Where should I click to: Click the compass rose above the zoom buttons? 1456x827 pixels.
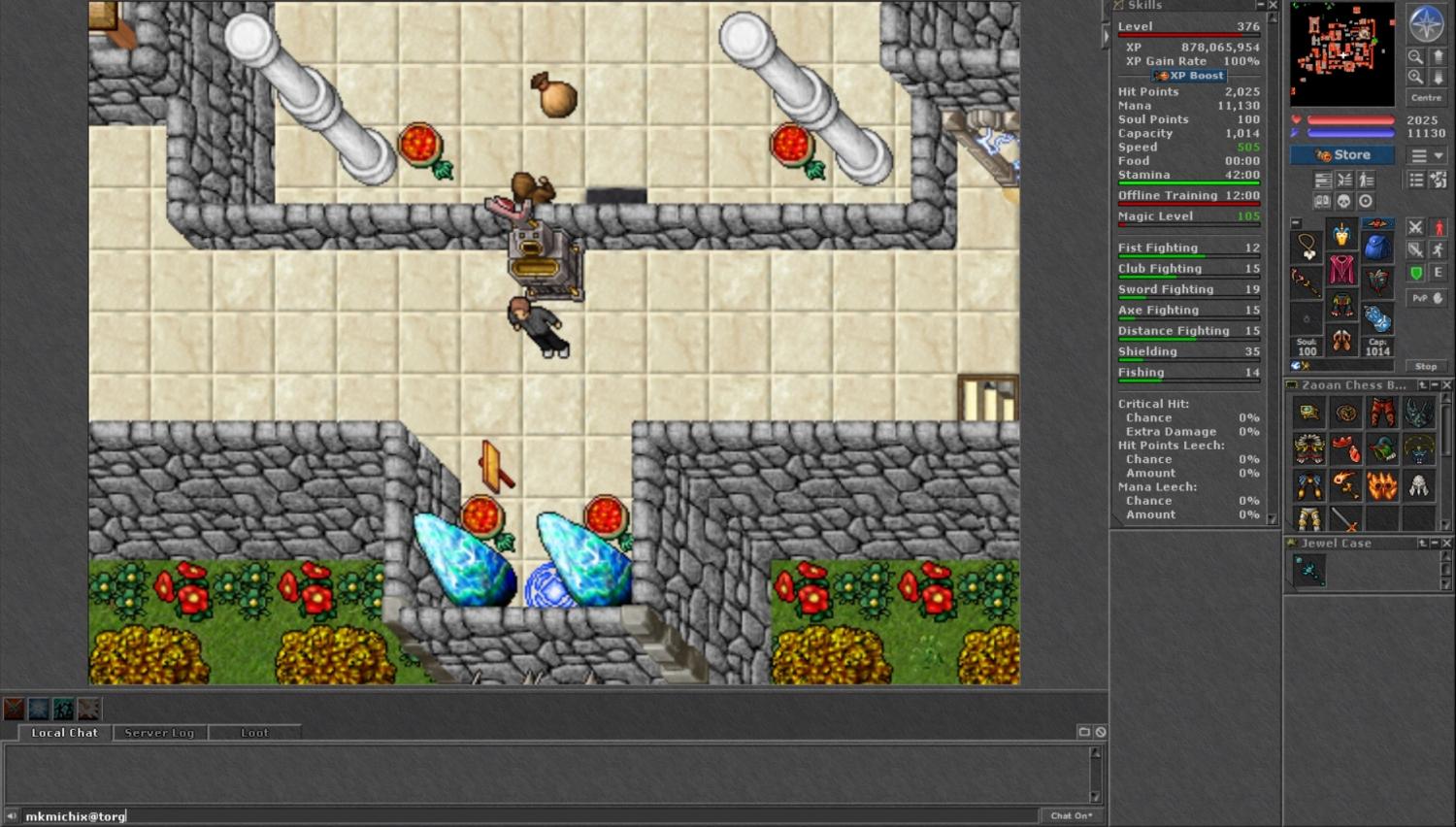[1426, 24]
